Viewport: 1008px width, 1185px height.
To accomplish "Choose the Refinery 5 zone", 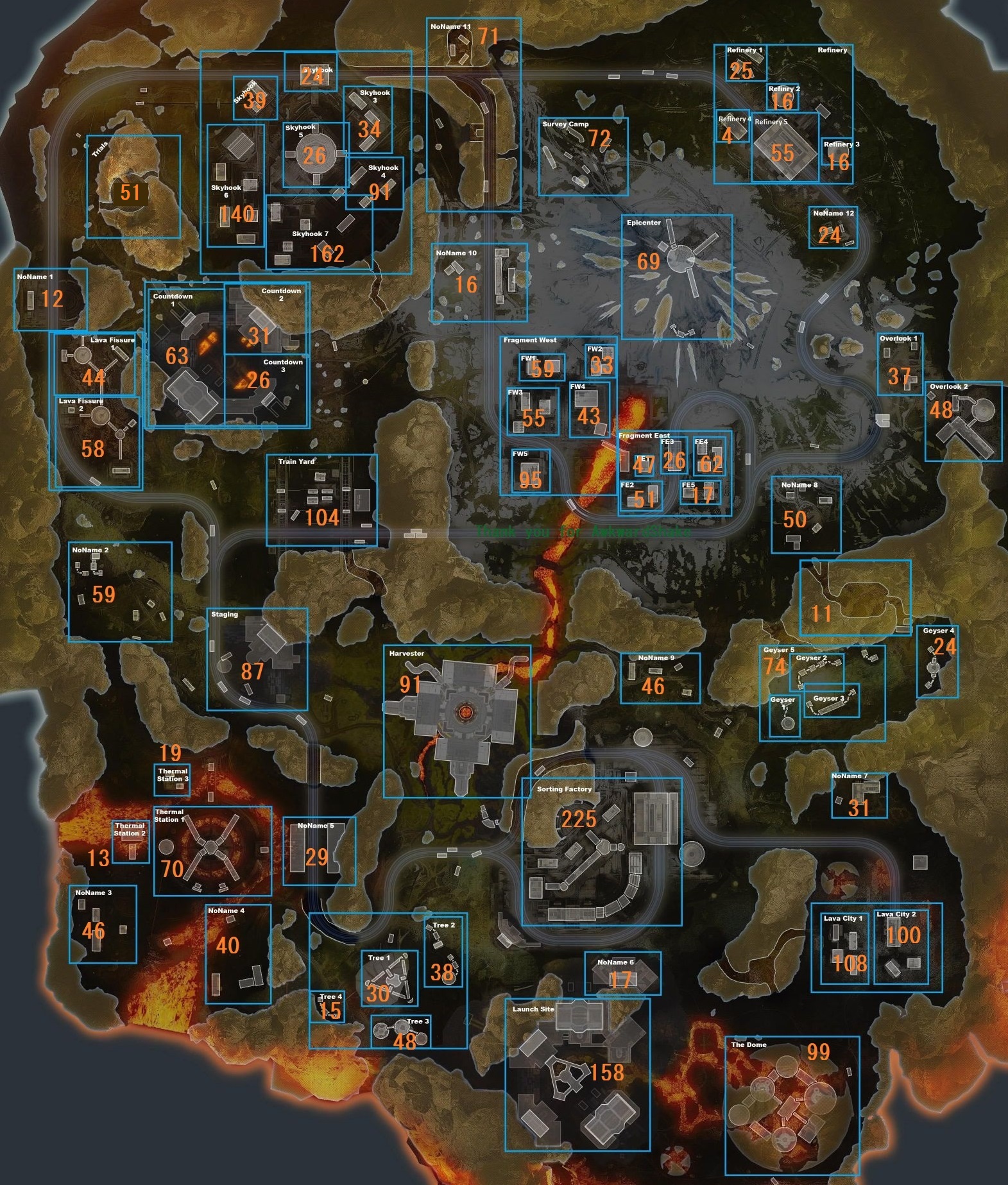I will click(785, 147).
